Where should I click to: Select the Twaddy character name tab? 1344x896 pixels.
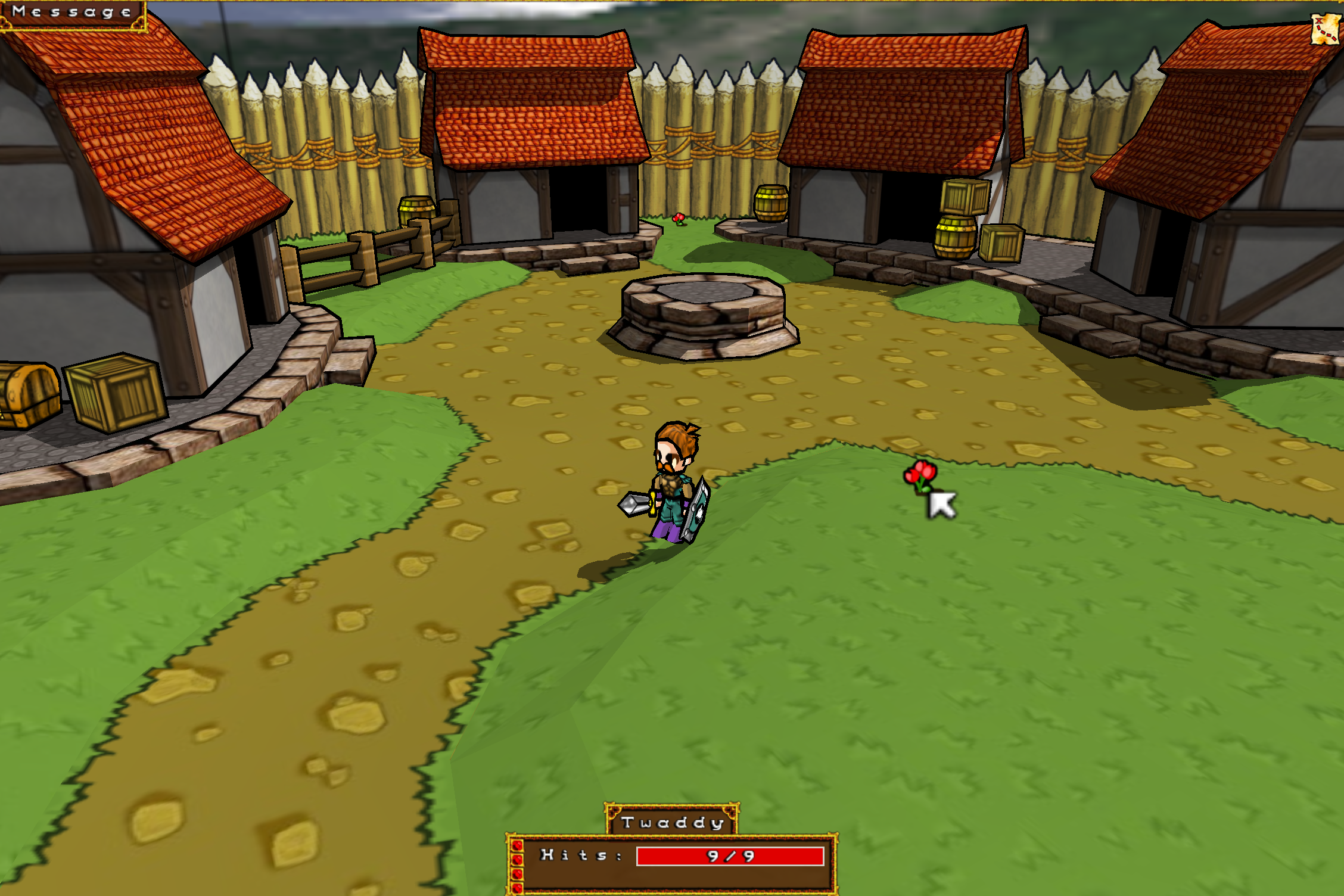[x=672, y=822]
